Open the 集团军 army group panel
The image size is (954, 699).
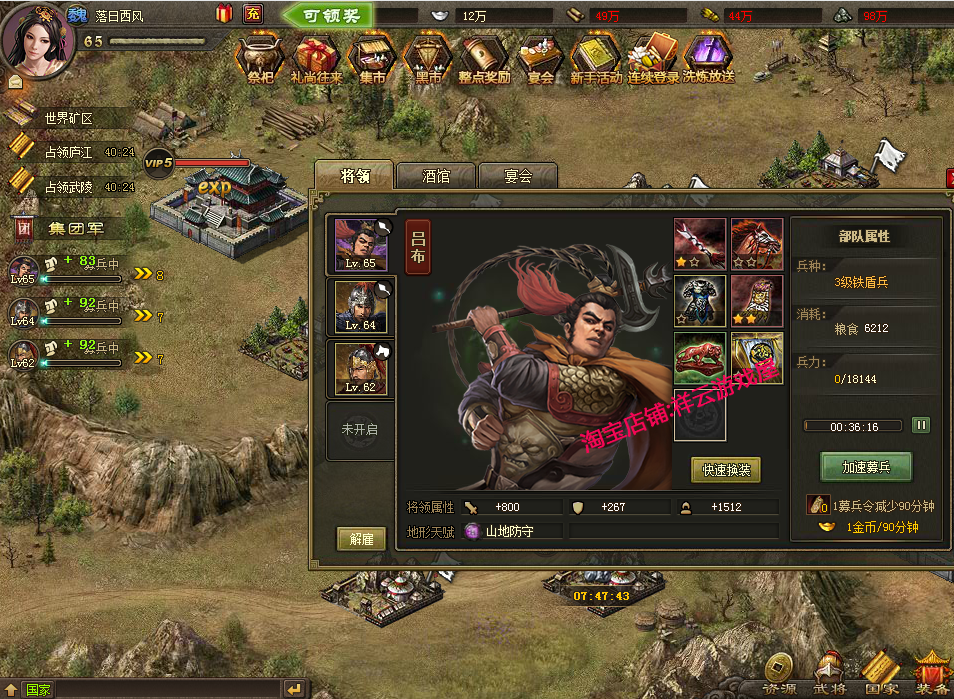(75, 228)
